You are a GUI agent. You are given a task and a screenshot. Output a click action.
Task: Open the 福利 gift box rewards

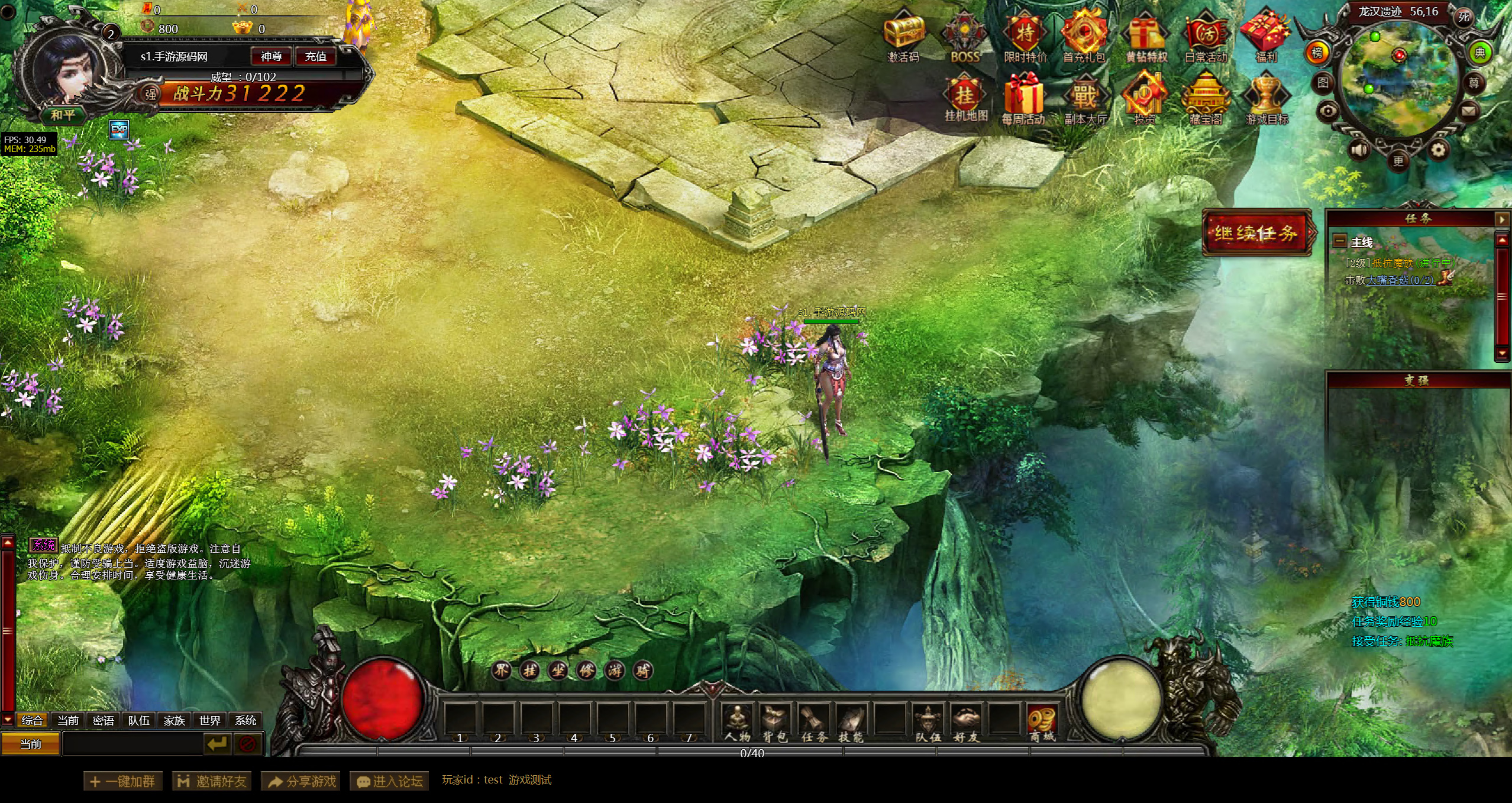(1266, 34)
